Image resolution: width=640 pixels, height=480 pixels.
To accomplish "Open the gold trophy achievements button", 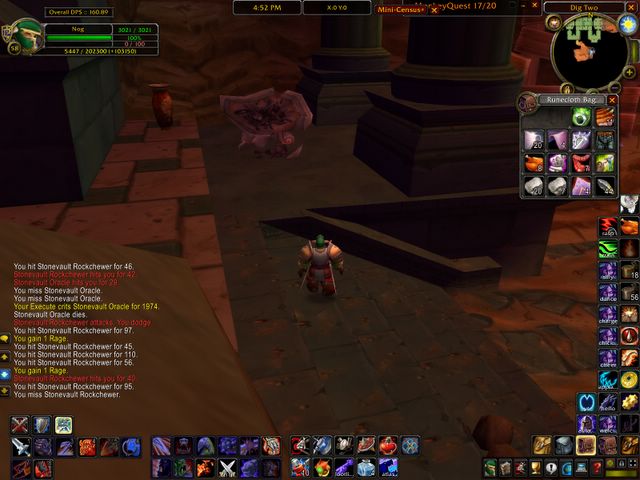I will [535, 467].
